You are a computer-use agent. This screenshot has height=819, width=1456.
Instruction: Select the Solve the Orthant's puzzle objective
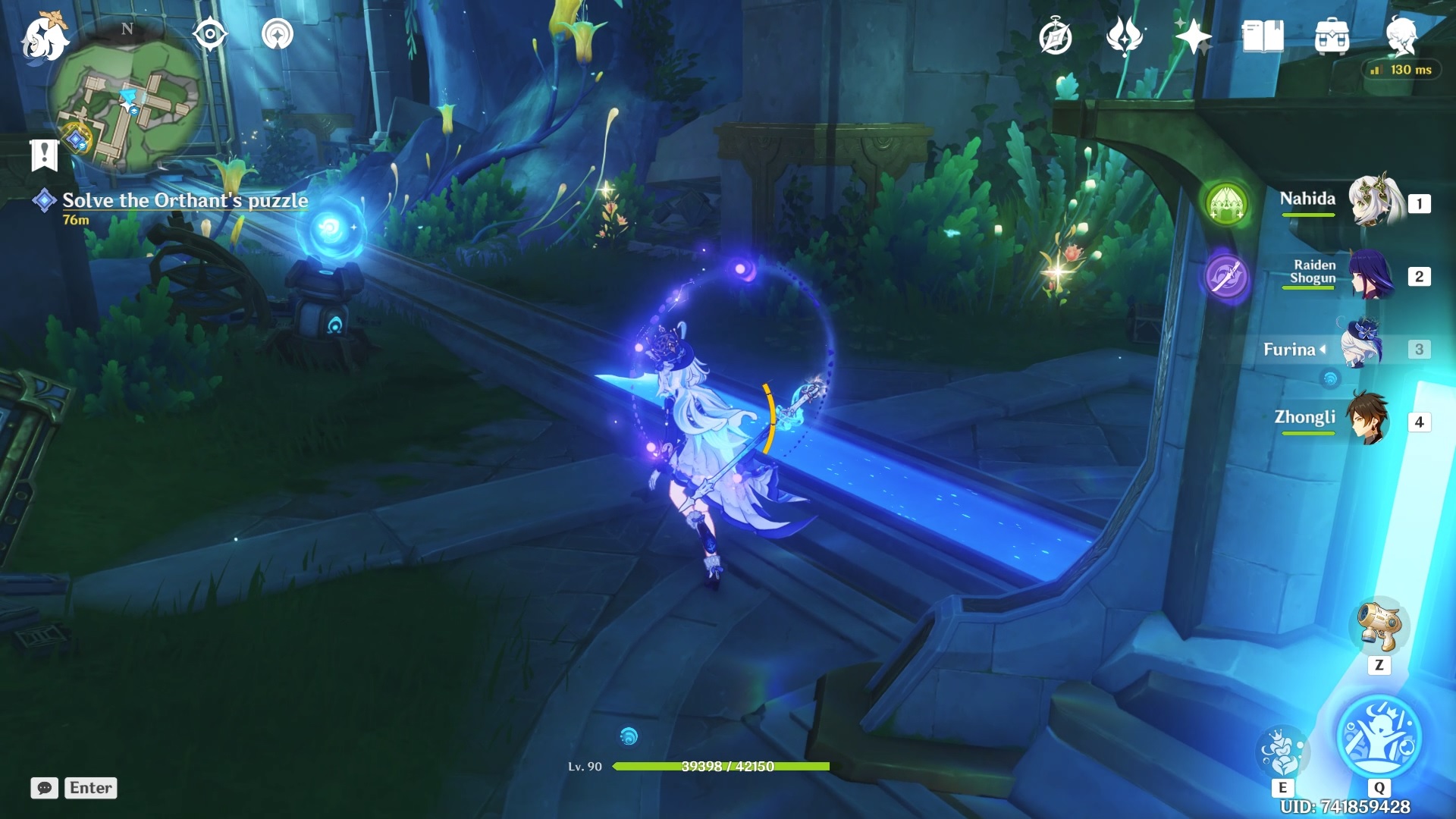click(x=185, y=200)
